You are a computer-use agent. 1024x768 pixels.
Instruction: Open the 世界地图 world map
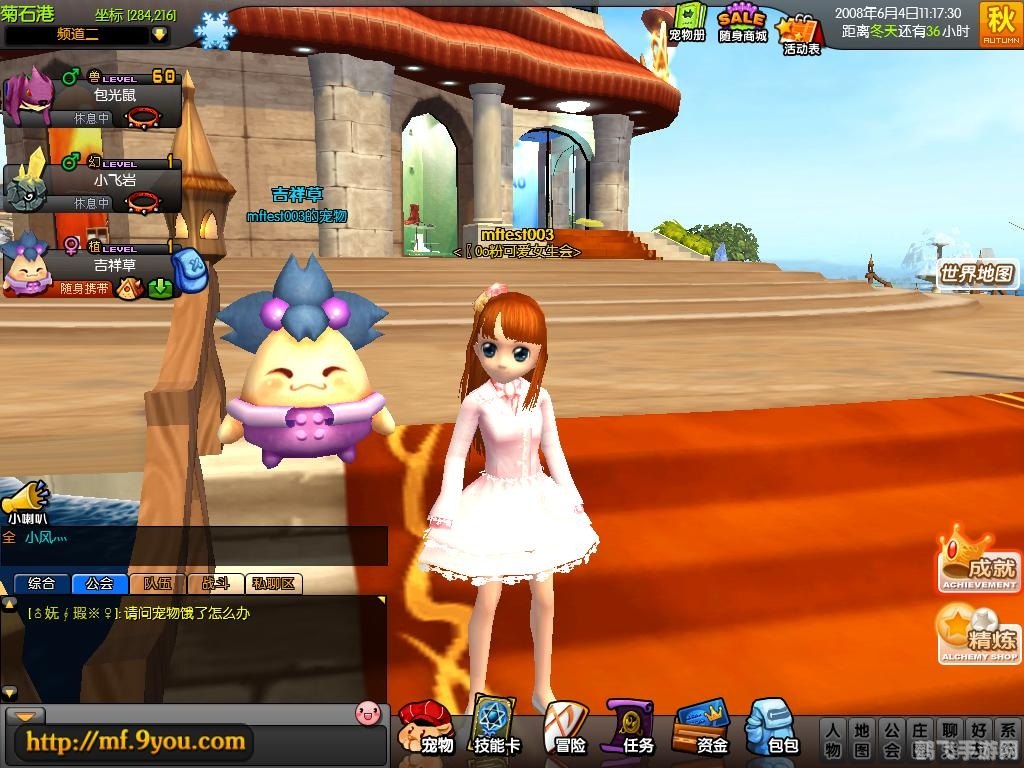[977, 274]
